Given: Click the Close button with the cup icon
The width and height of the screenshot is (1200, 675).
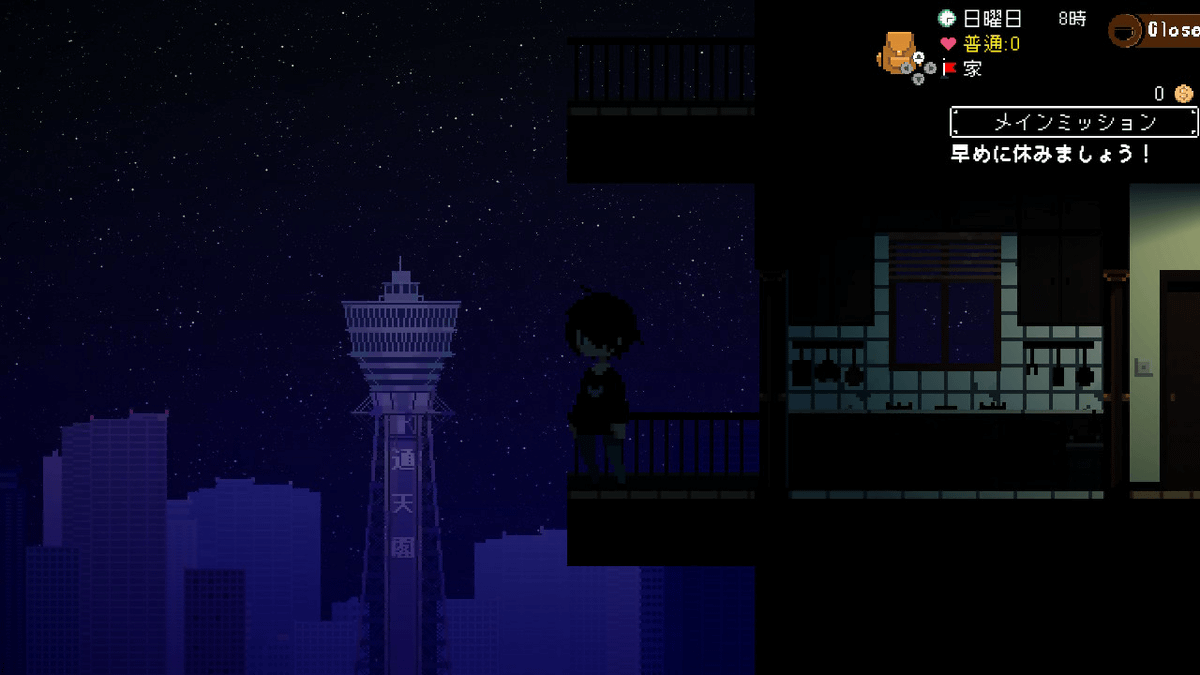Looking at the screenshot, I should (x=1156, y=30).
